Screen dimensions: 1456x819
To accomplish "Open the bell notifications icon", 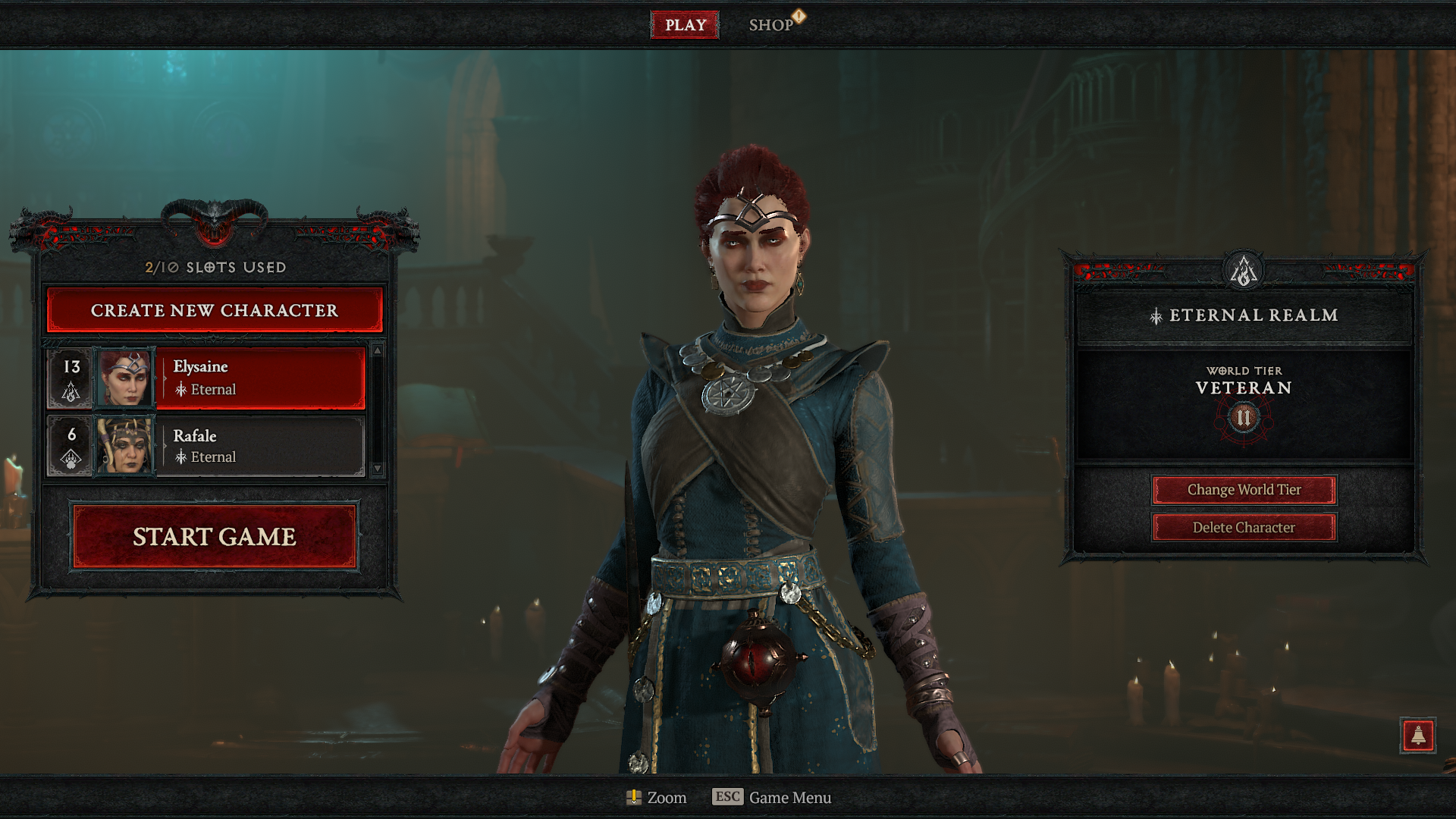I will click(x=1417, y=735).
